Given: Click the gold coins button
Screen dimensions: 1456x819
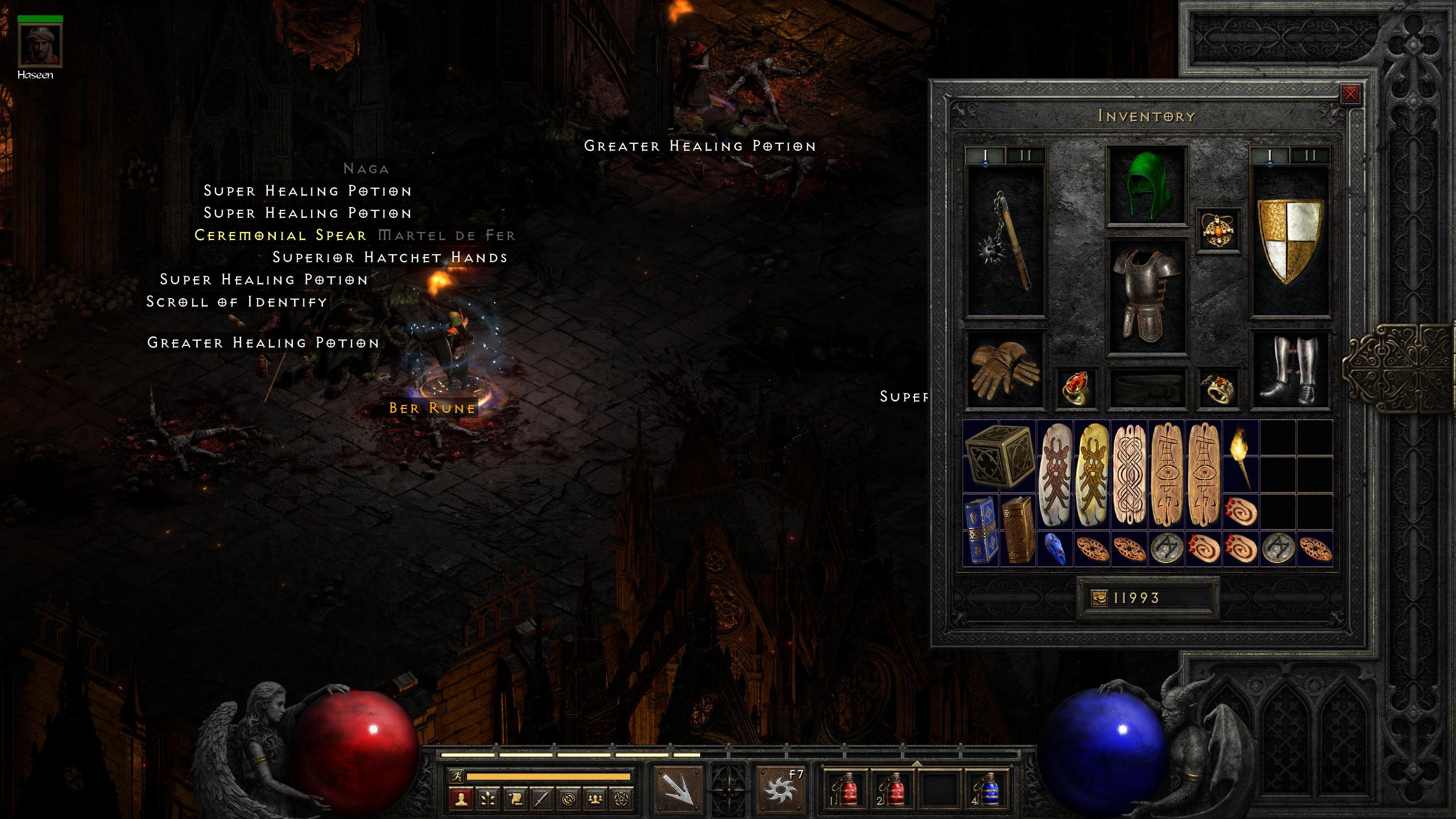Looking at the screenshot, I should click(1099, 598).
